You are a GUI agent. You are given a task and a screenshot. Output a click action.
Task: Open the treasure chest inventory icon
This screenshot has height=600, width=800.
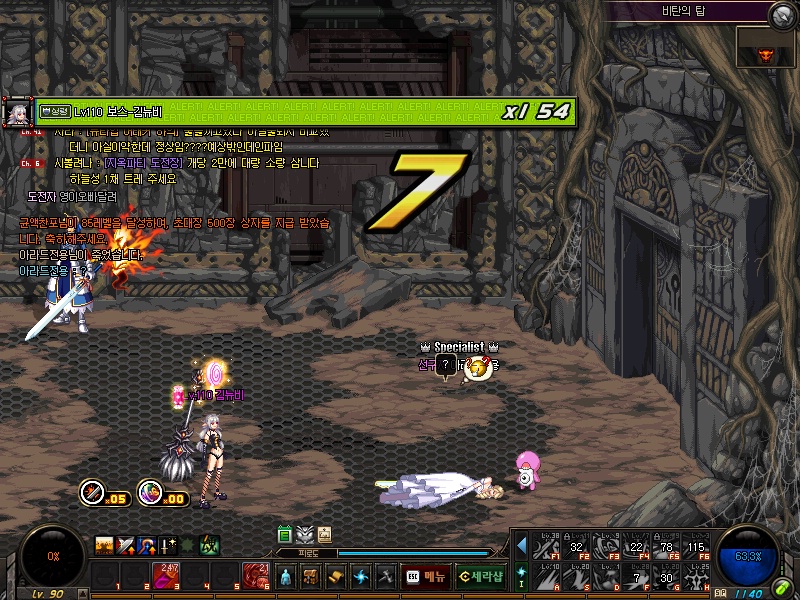pos(311,576)
